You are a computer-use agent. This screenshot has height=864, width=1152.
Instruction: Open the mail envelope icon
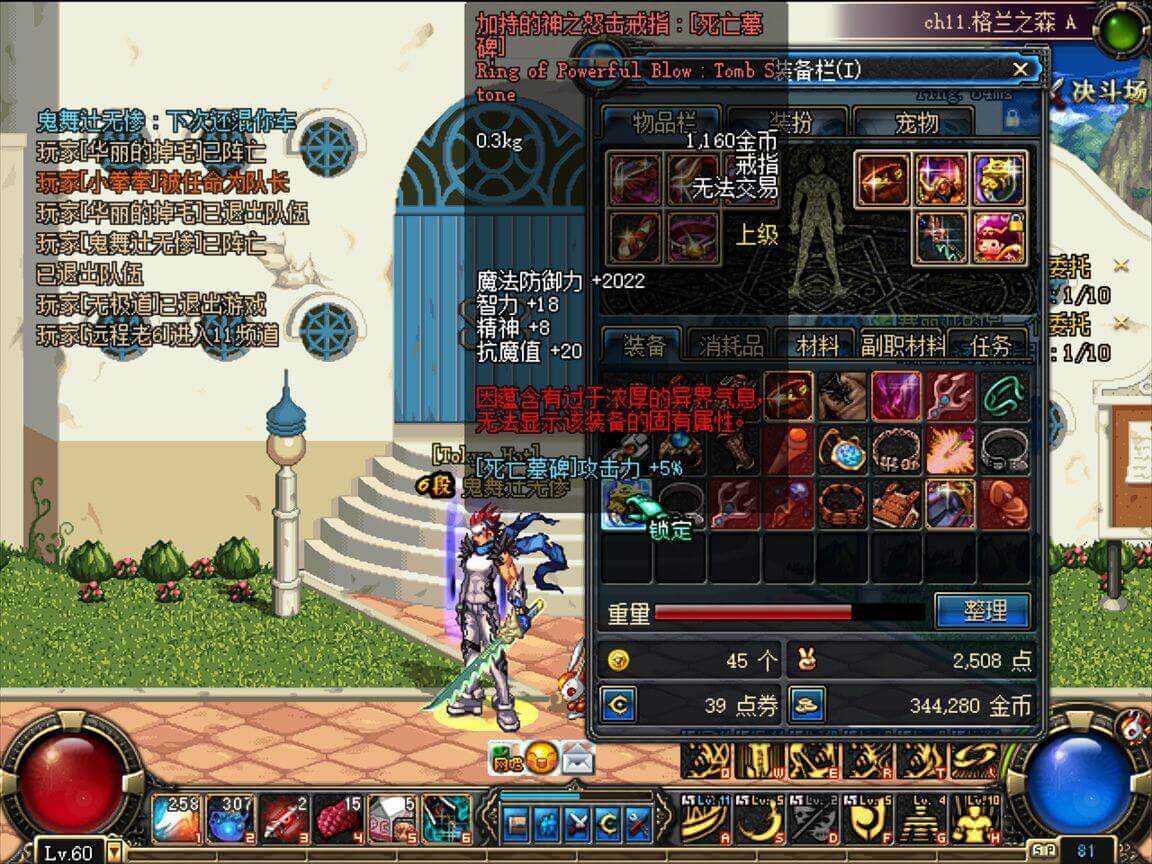578,759
